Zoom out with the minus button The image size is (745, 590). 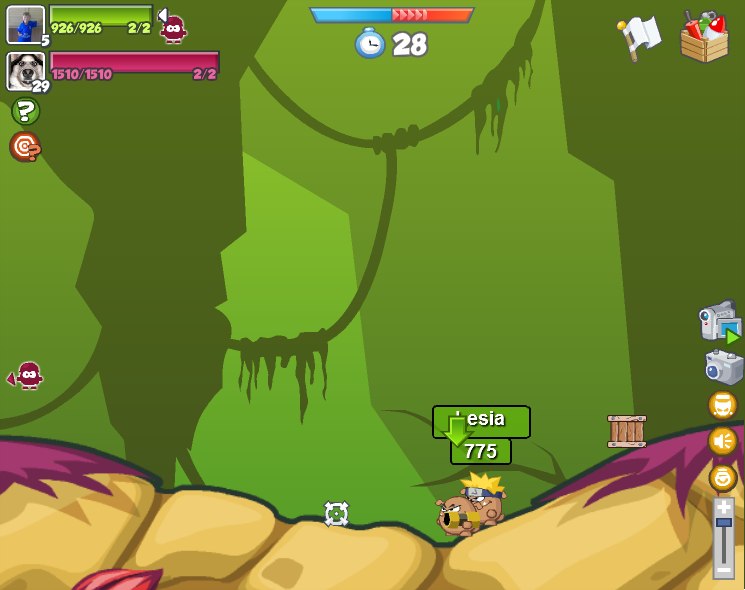click(x=723, y=569)
